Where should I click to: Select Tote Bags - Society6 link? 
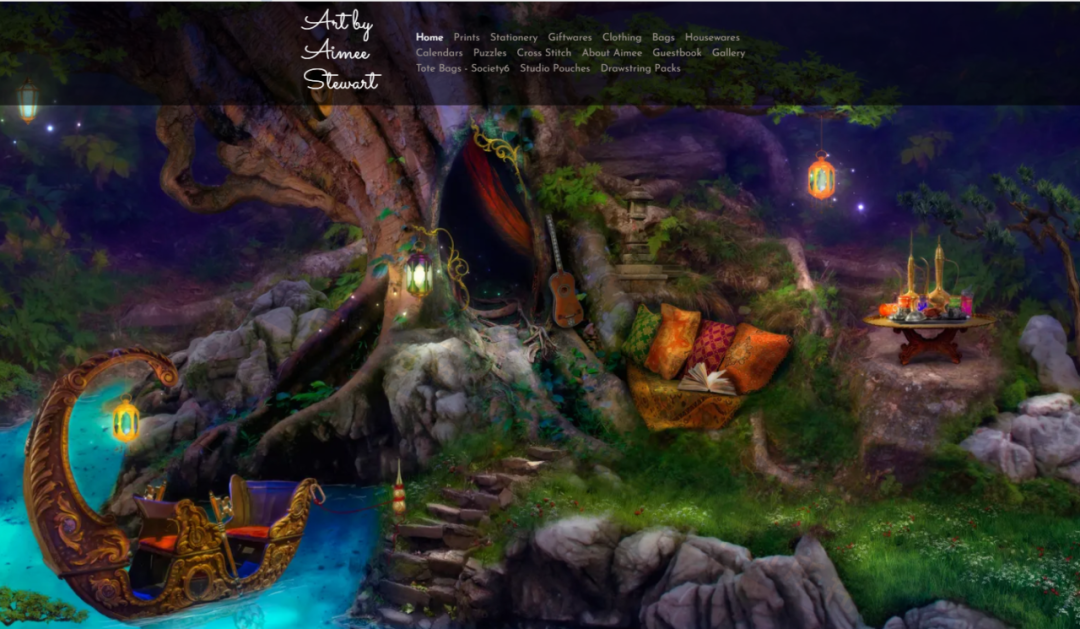(x=462, y=69)
